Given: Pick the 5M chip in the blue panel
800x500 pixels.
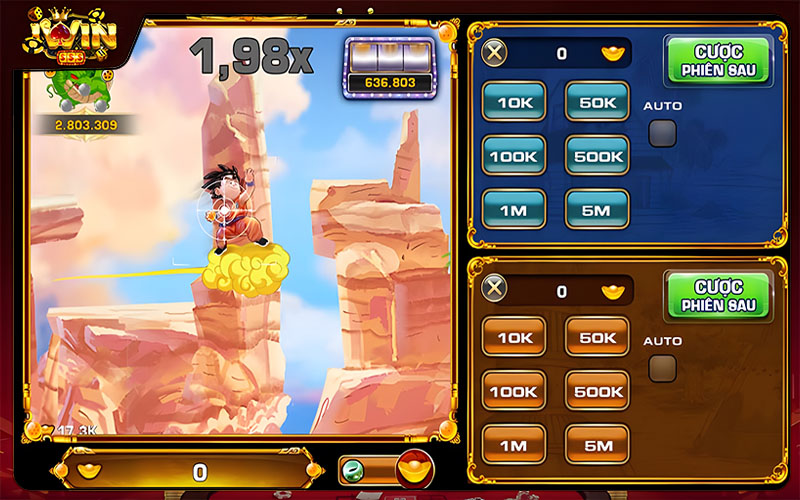Looking at the screenshot, I should pyautogui.click(x=597, y=209).
